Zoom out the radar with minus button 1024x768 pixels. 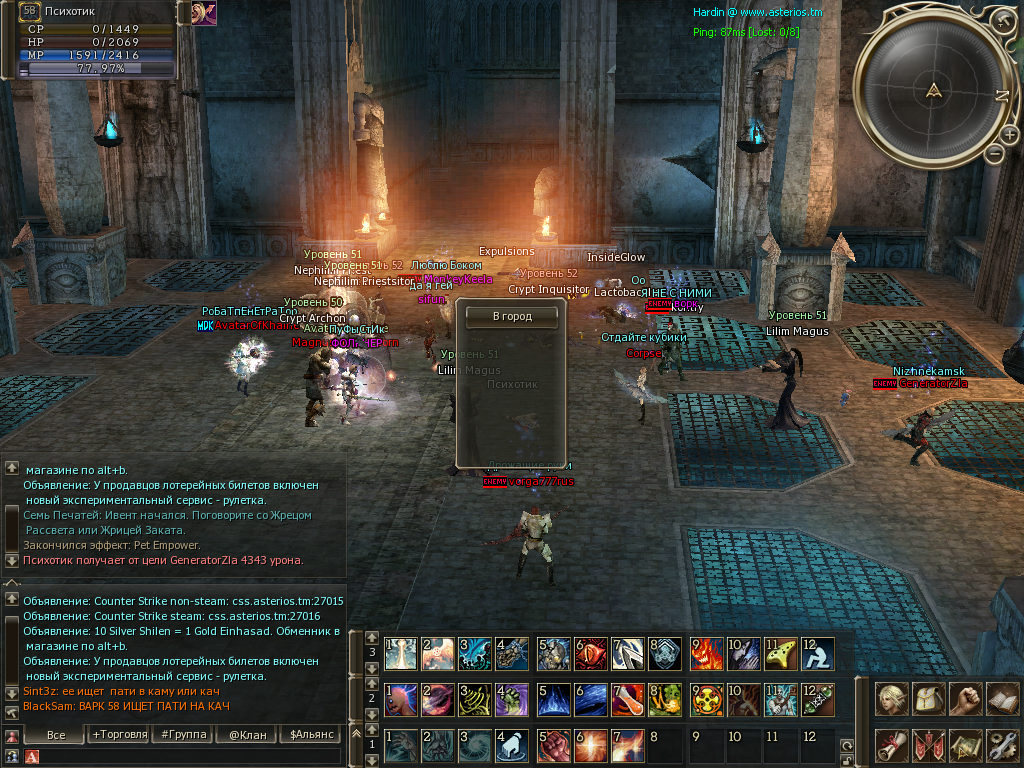point(994,154)
